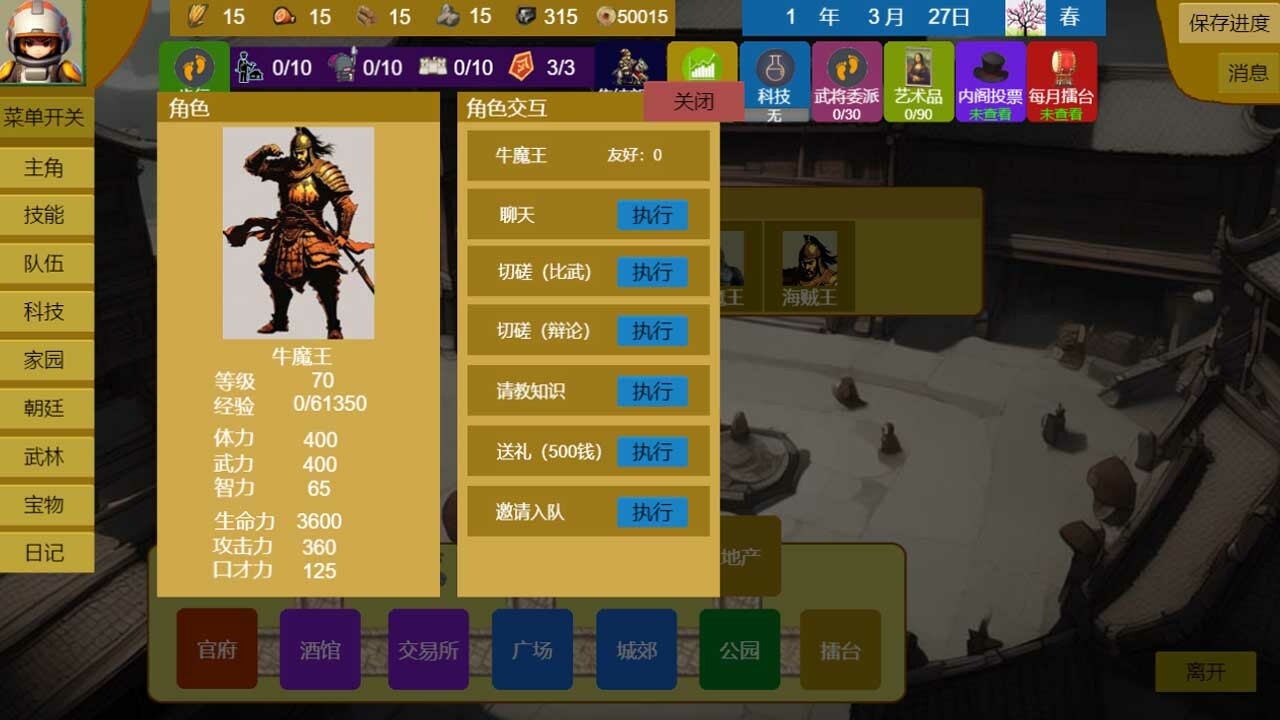This screenshot has width=1280, height=720.
Task: Switch to the 酒馆 tavern tab
Action: 320,649
